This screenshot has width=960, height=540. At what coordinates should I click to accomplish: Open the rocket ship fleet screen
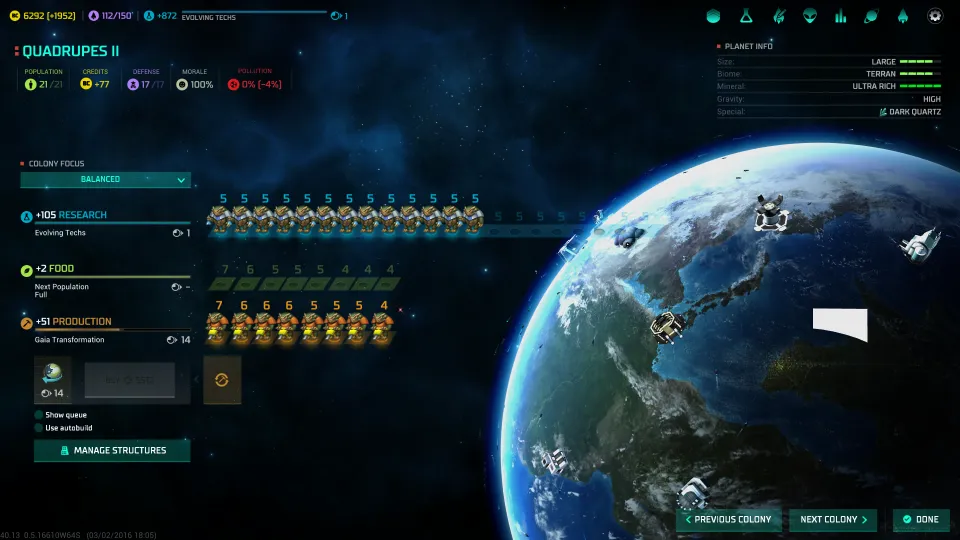903,16
